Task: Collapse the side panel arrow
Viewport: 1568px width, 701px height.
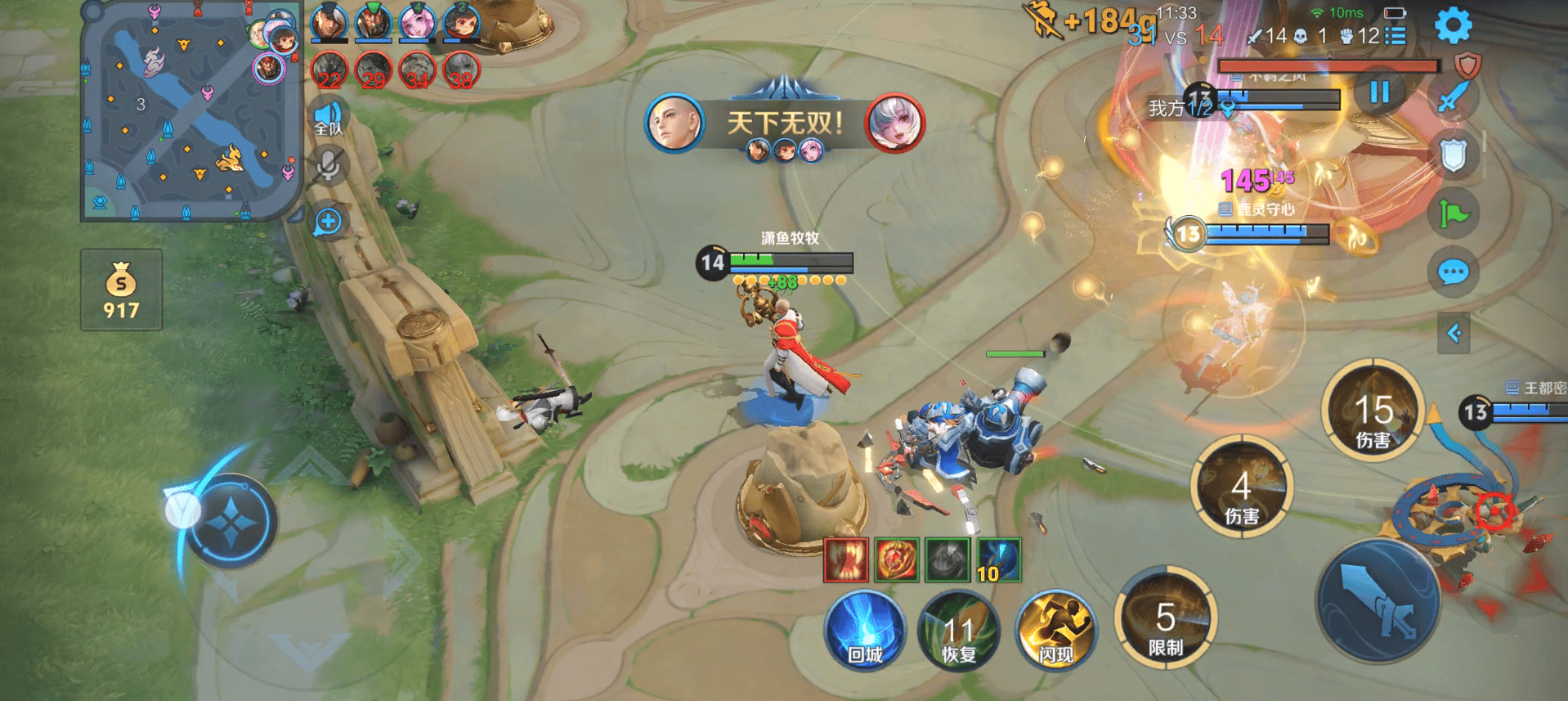Action: pos(1454,333)
